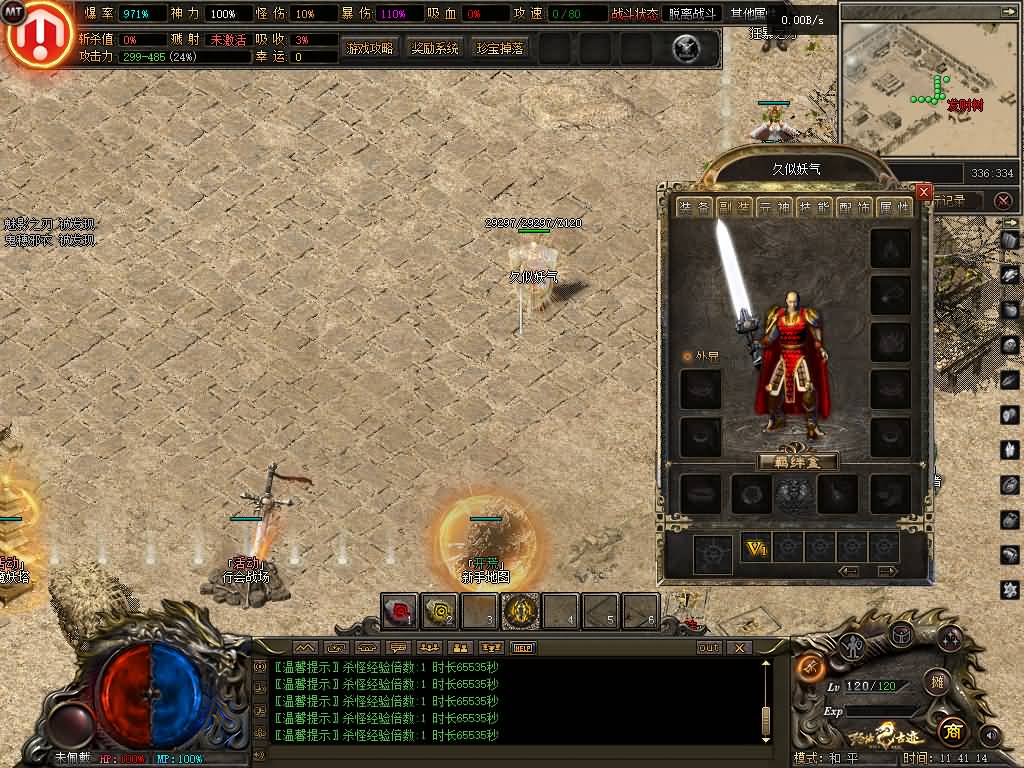The height and width of the screenshot is (768, 1024).
Task: Close the character equipment panel
Action: 924,192
